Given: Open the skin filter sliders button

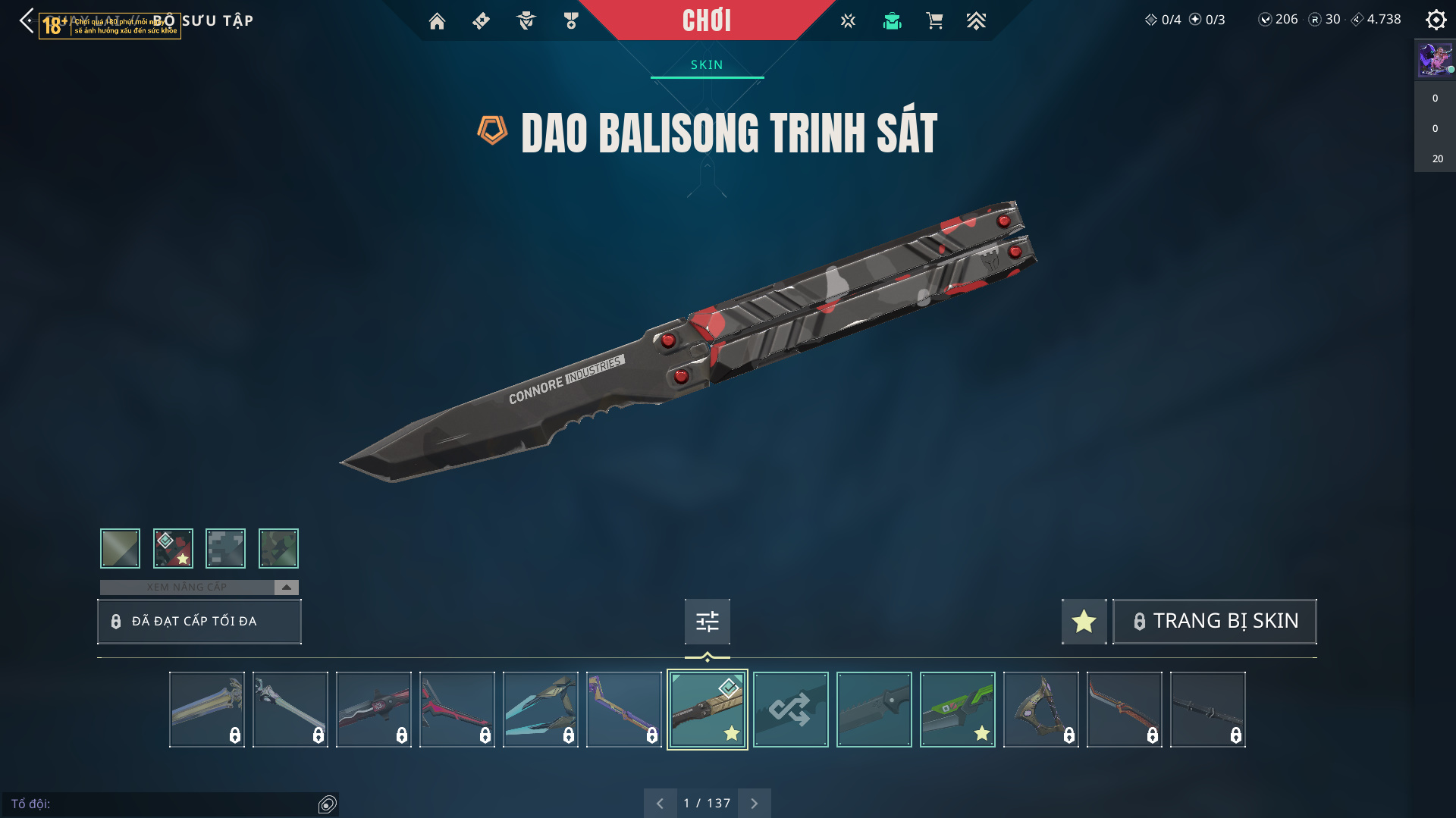Looking at the screenshot, I should (707, 622).
